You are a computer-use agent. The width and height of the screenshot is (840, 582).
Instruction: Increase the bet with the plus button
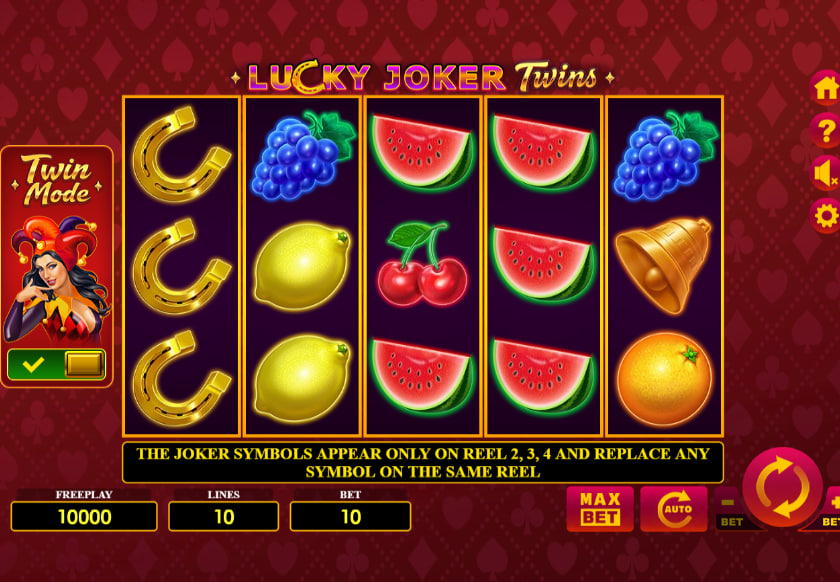[x=832, y=504]
